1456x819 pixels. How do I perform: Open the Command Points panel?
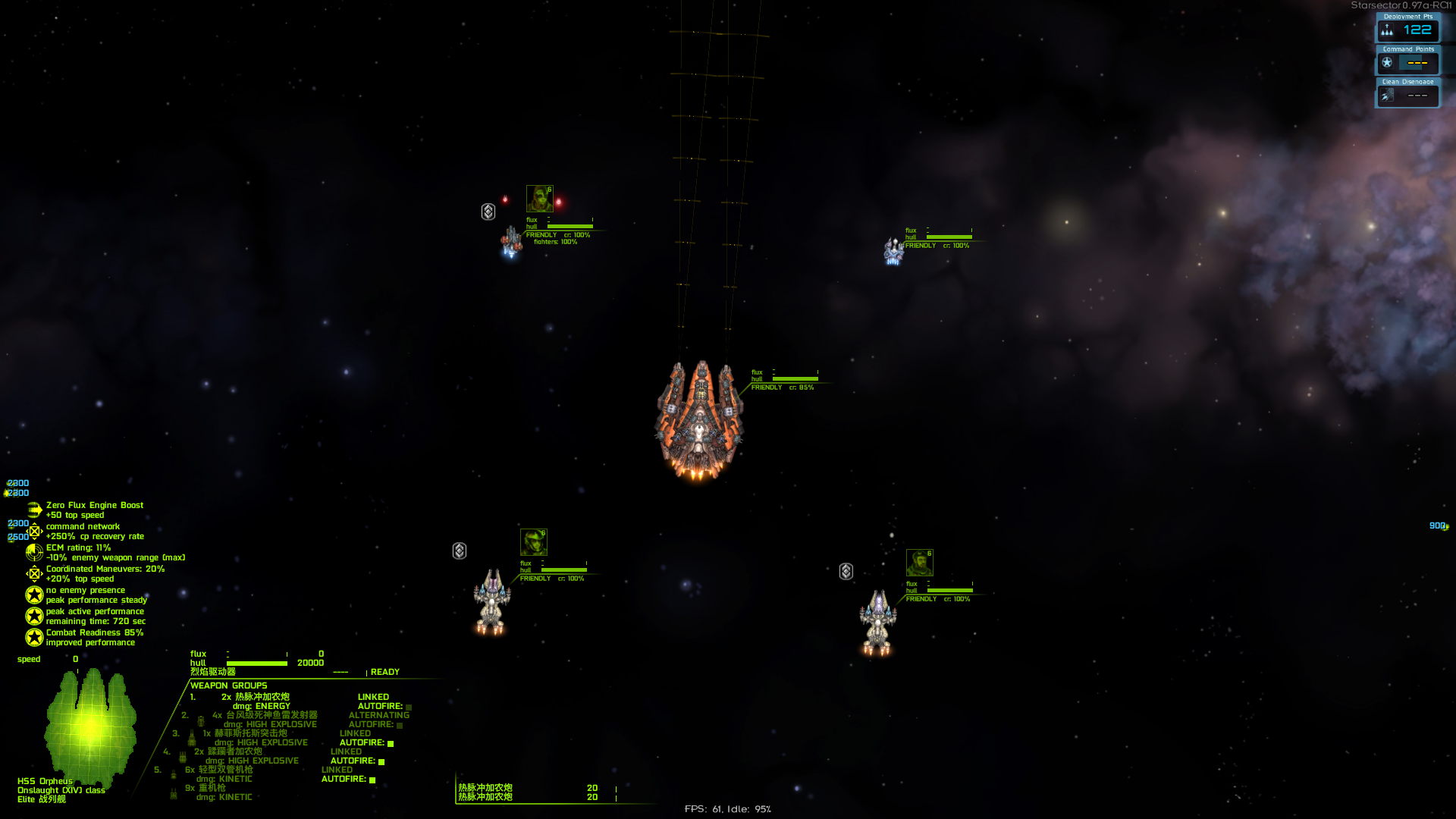point(1407,61)
